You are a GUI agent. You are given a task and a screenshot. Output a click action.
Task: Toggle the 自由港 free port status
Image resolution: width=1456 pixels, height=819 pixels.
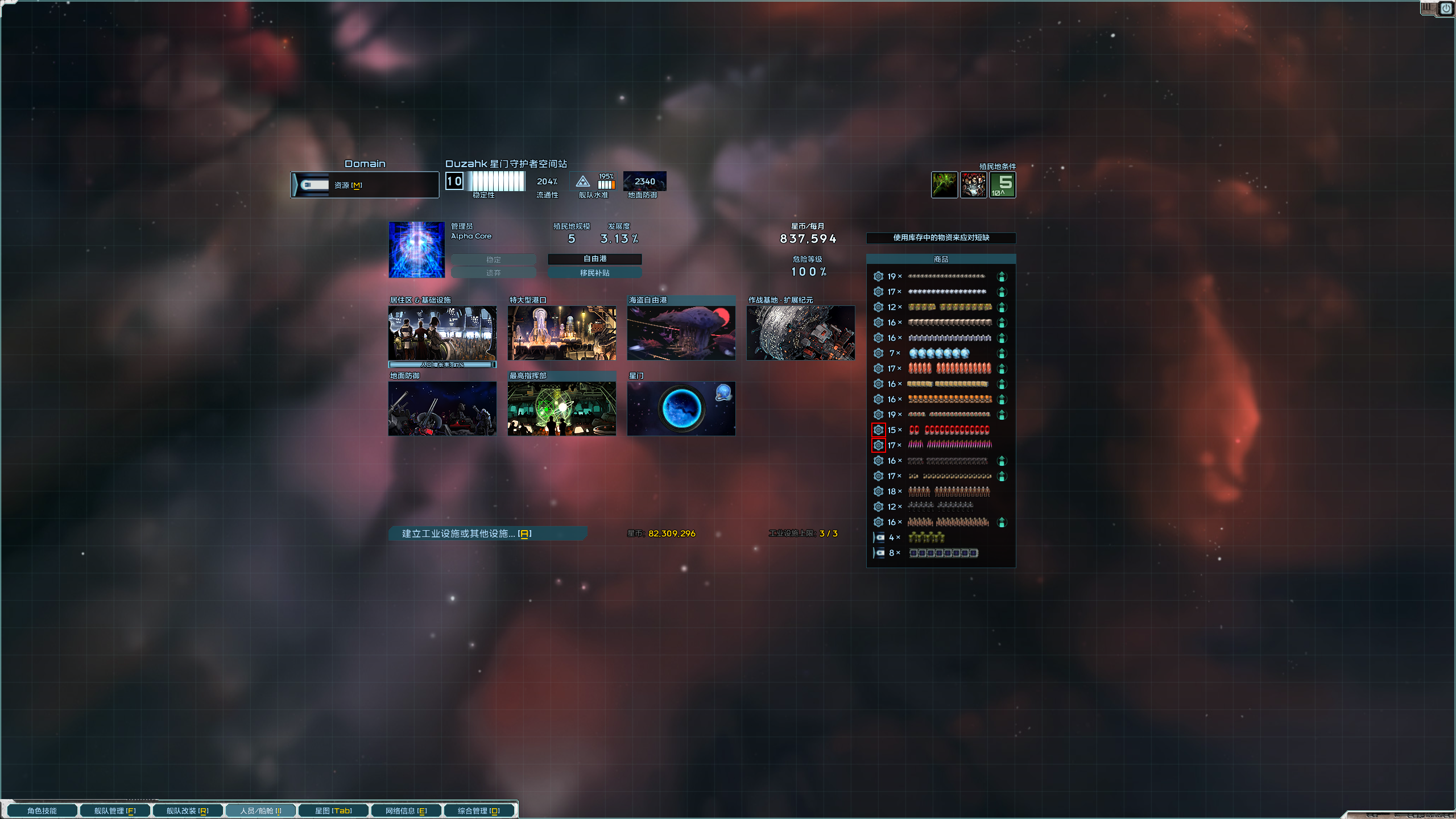[595, 259]
